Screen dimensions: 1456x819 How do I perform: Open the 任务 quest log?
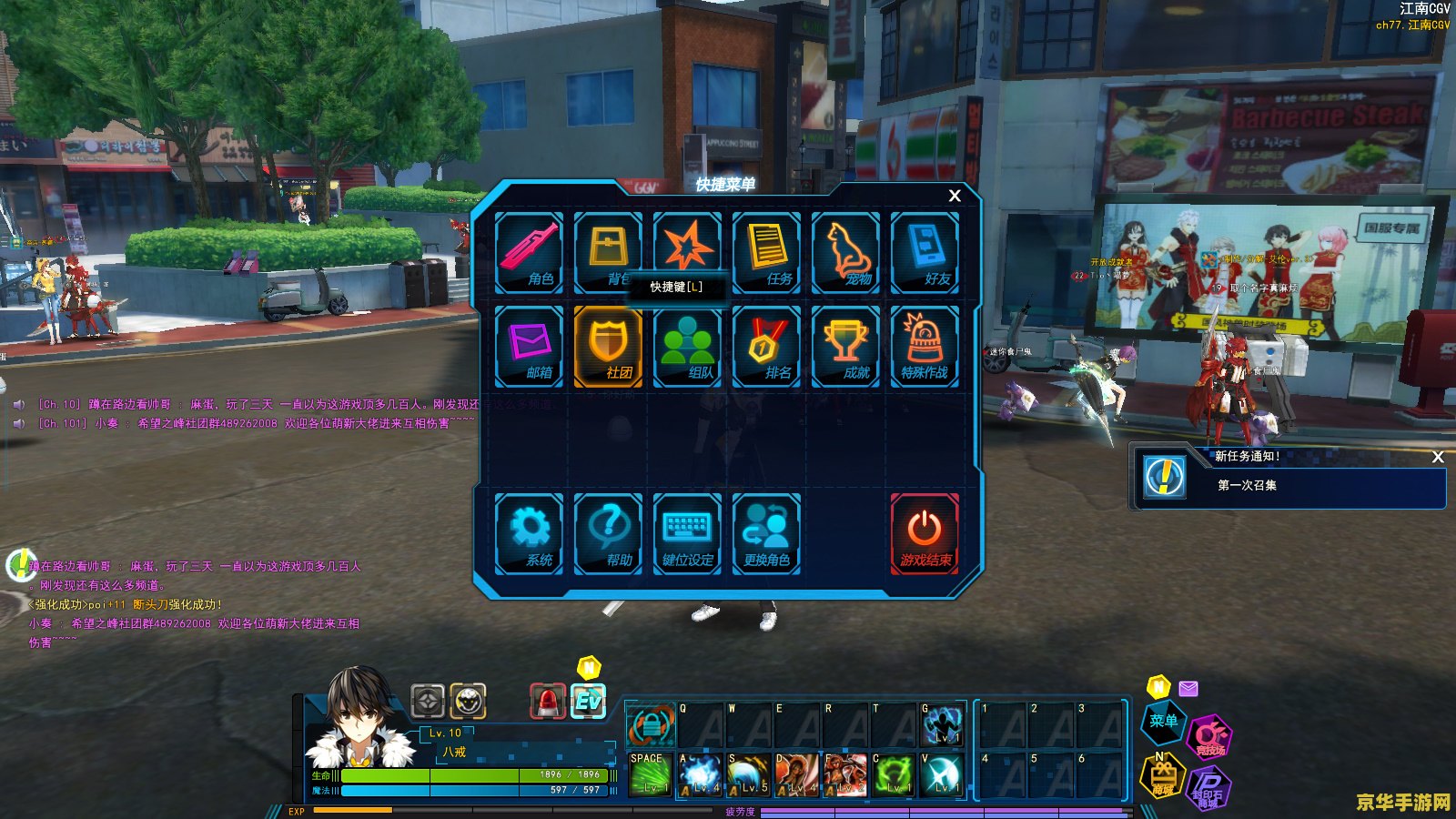click(x=767, y=253)
